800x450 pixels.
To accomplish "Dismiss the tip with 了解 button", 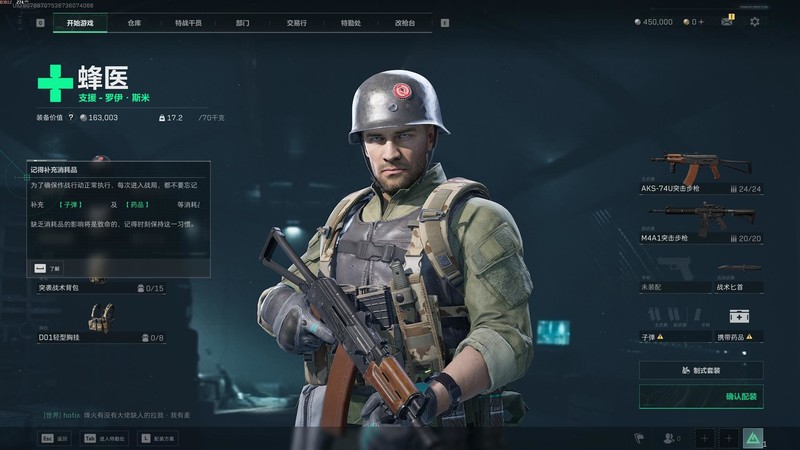I will pos(47,268).
